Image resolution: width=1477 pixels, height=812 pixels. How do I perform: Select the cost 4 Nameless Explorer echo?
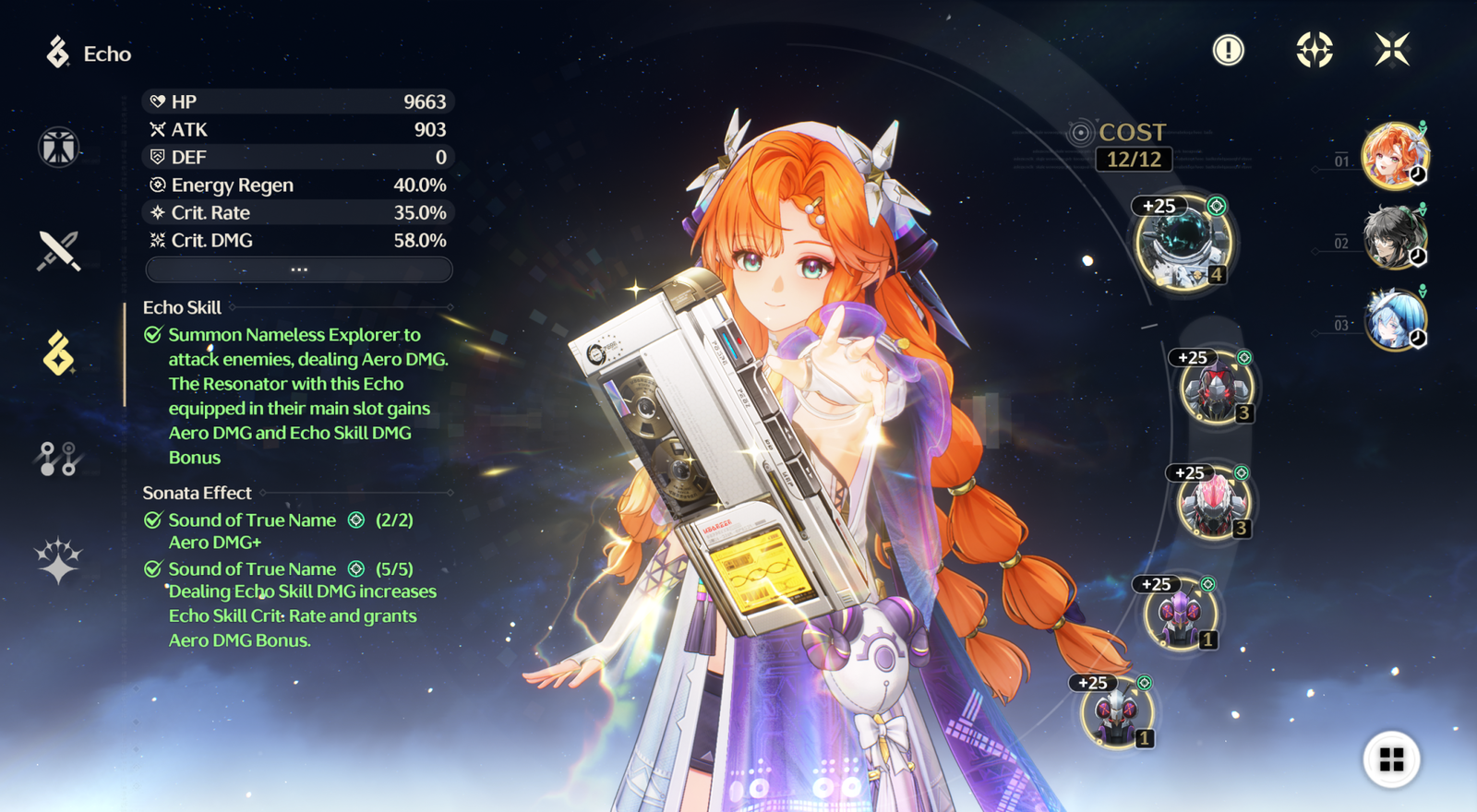1183,243
